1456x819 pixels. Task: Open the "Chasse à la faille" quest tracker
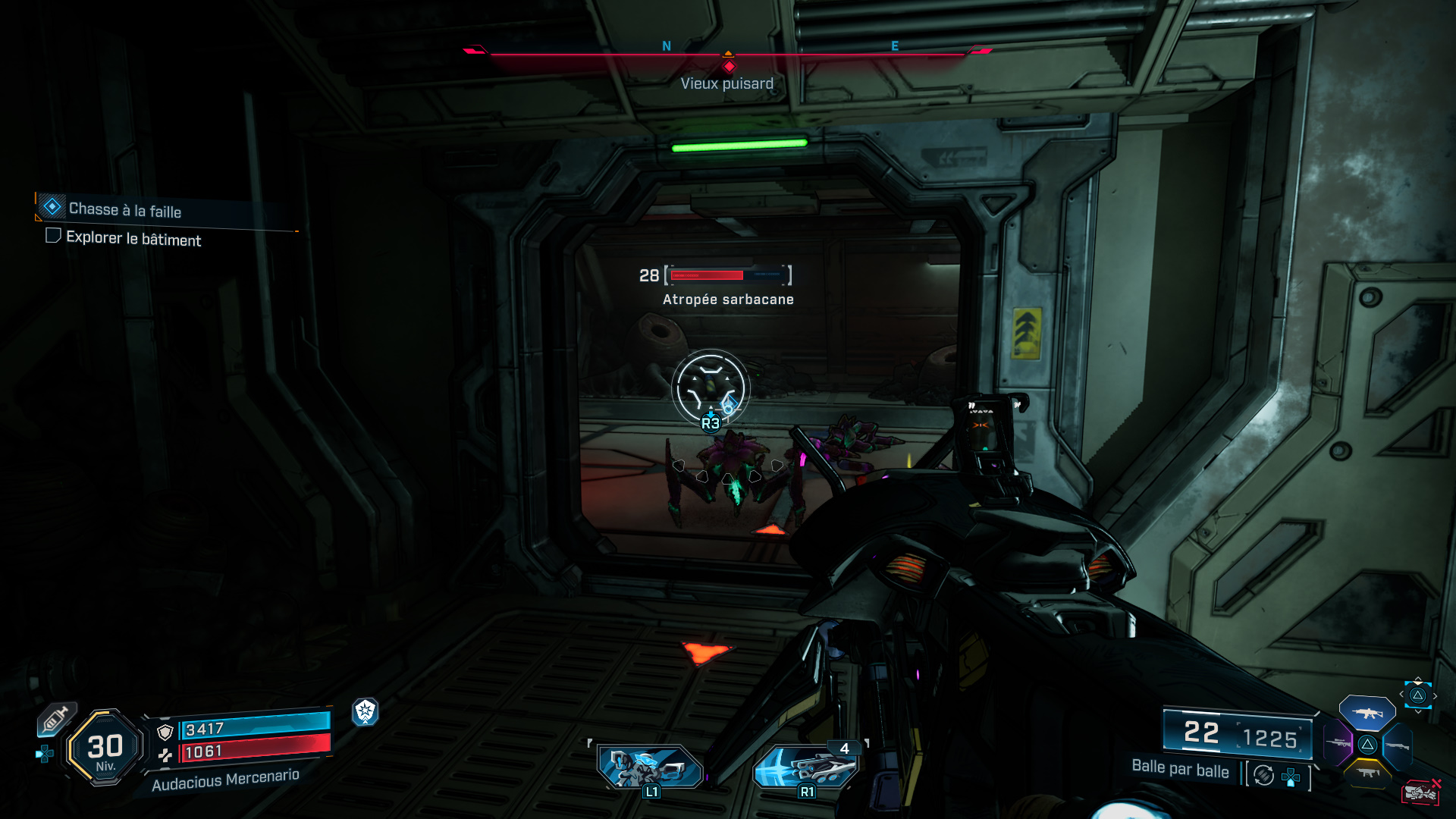click(x=125, y=209)
